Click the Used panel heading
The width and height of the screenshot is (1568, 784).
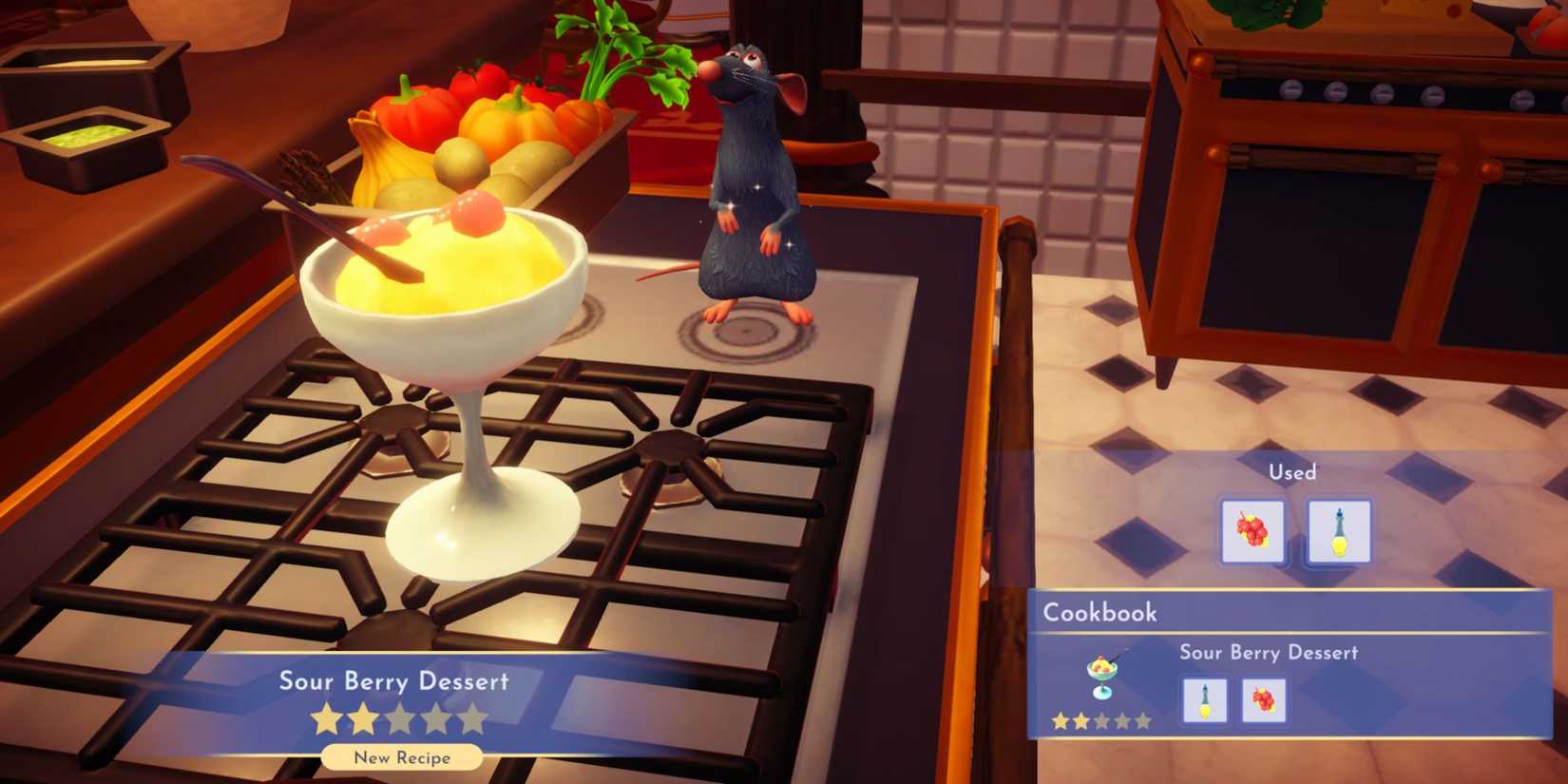click(x=1292, y=471)
